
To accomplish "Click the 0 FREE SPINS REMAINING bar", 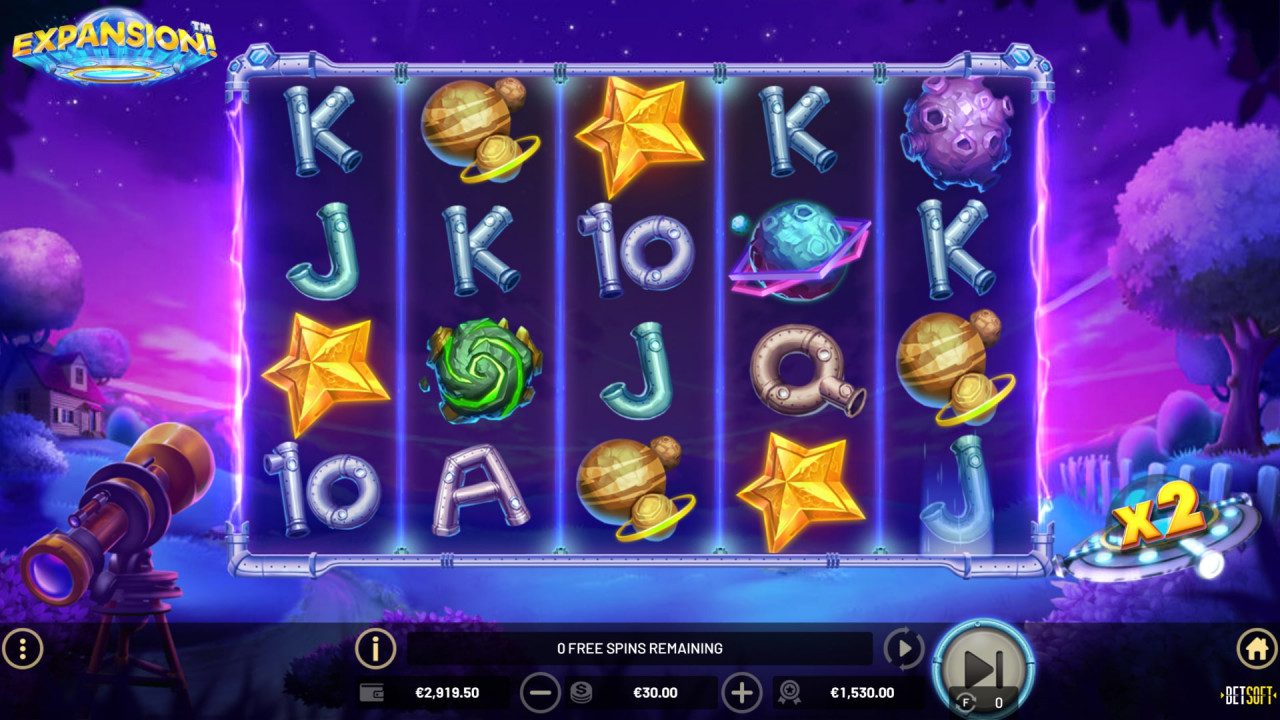I will coord(640,648).
